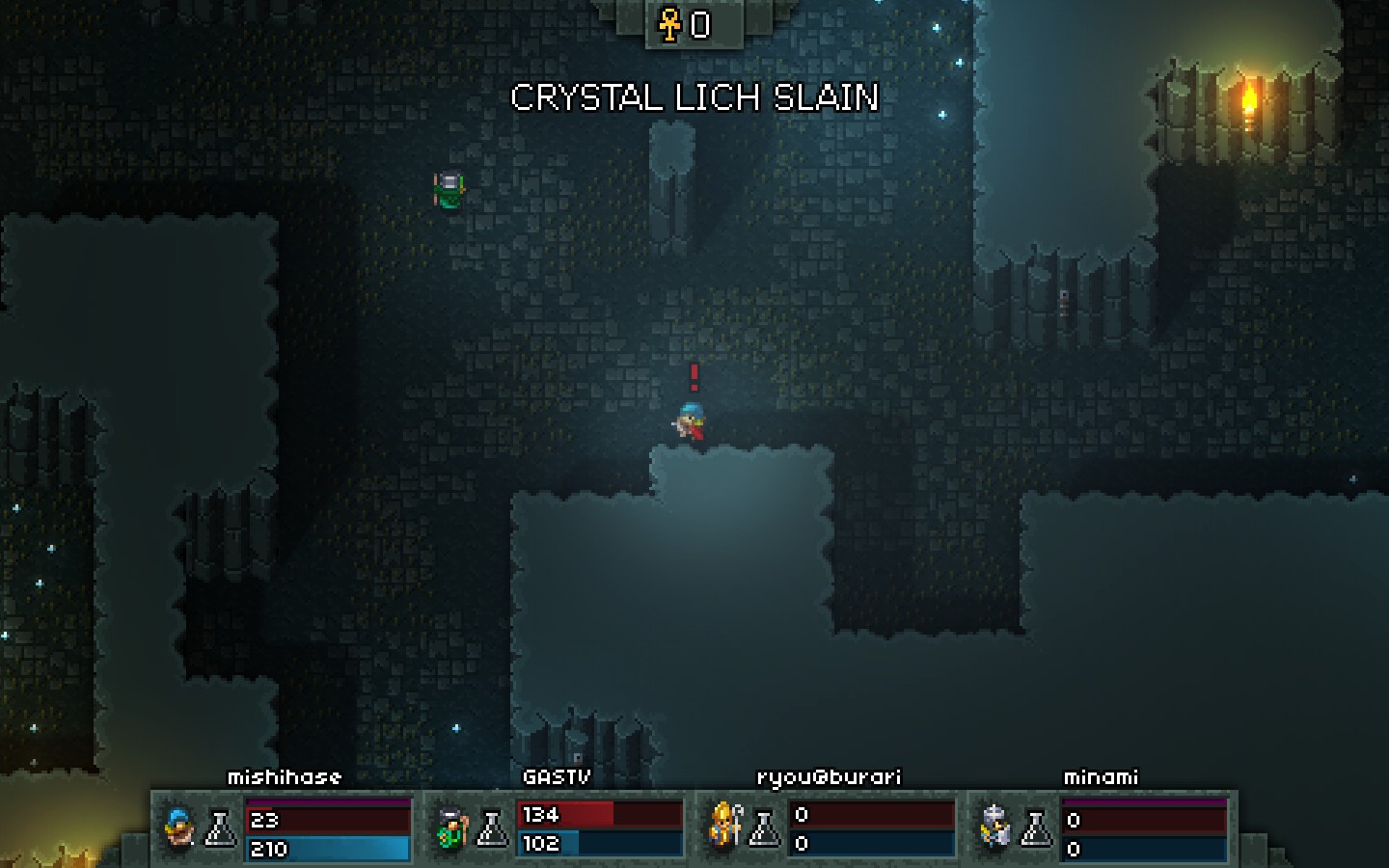The image size is (1389, 868).
Task: Click mishihase's potion flask icon
Action: pos(221,827)
